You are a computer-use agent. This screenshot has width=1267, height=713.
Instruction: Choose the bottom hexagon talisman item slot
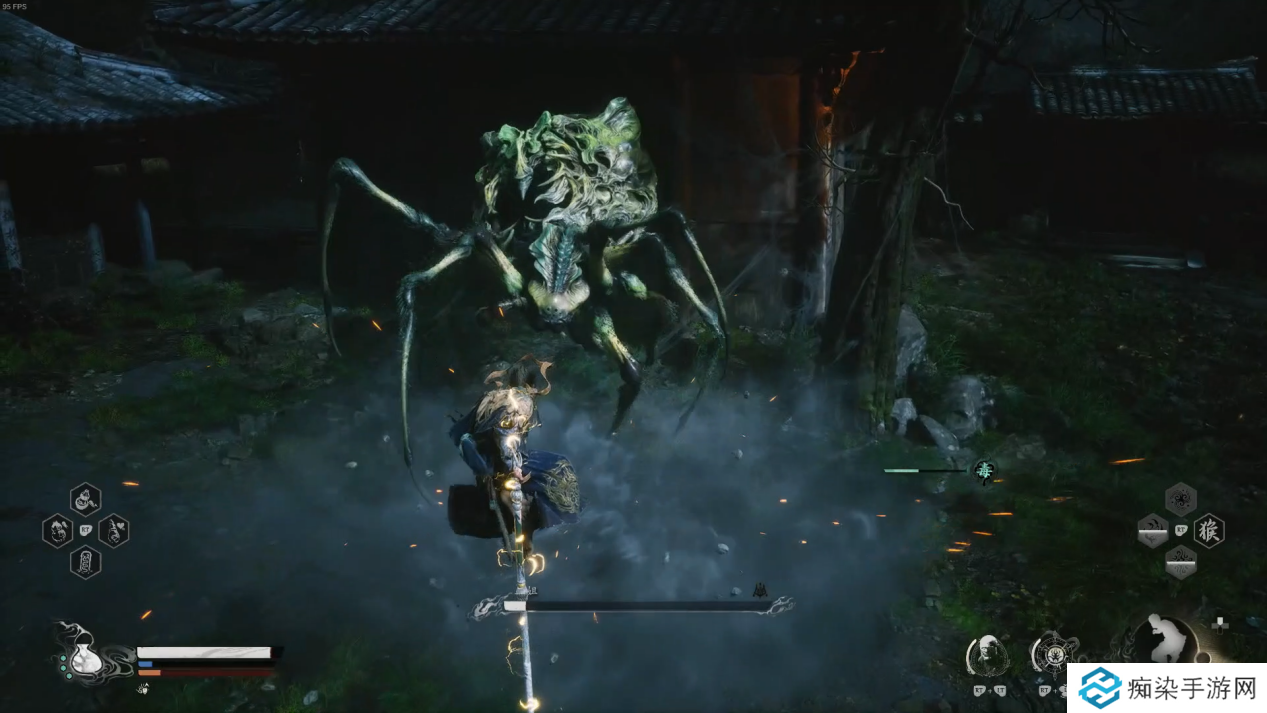[x=85, y=561]
